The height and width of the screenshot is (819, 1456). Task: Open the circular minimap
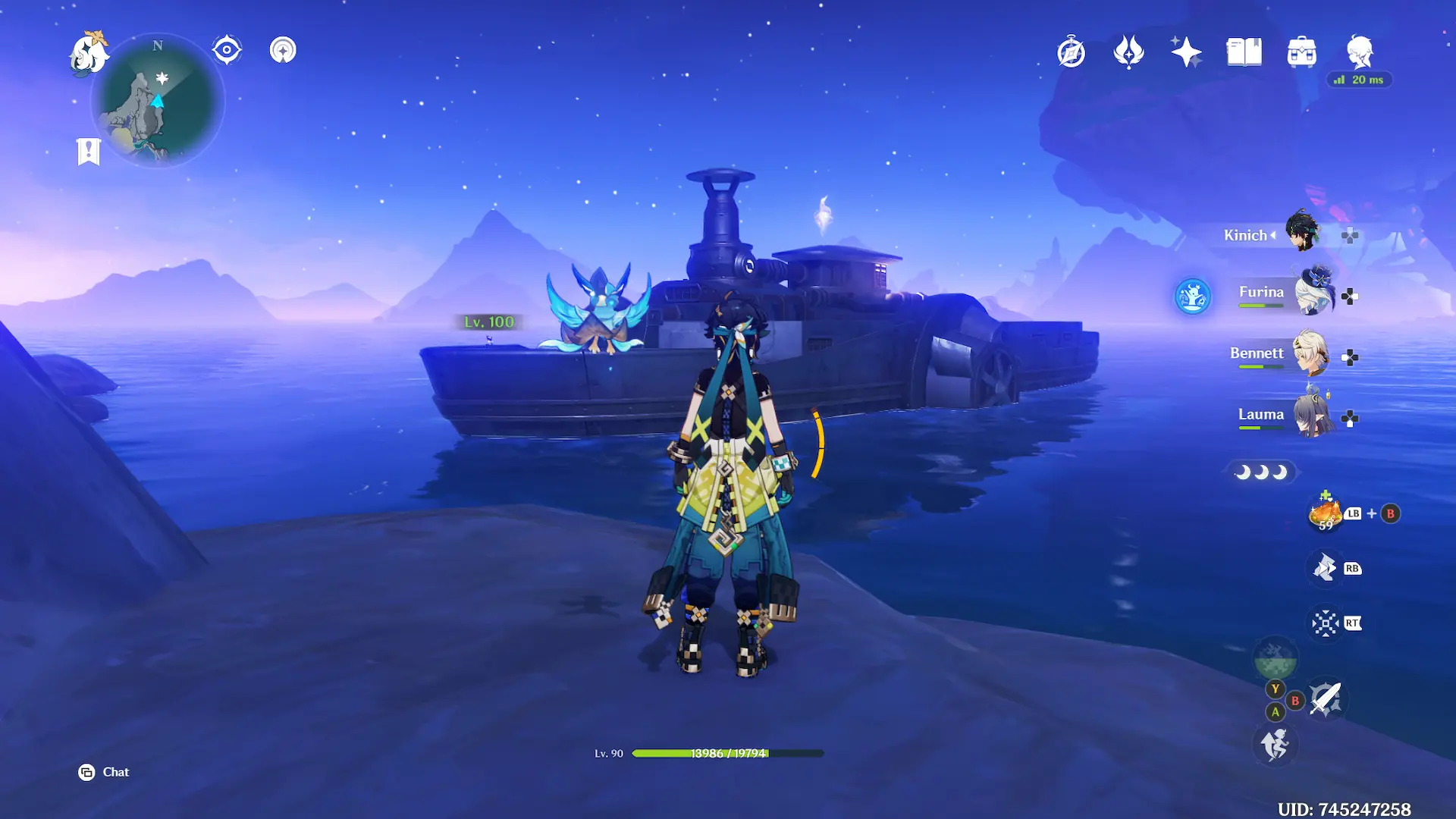[158, 101]
